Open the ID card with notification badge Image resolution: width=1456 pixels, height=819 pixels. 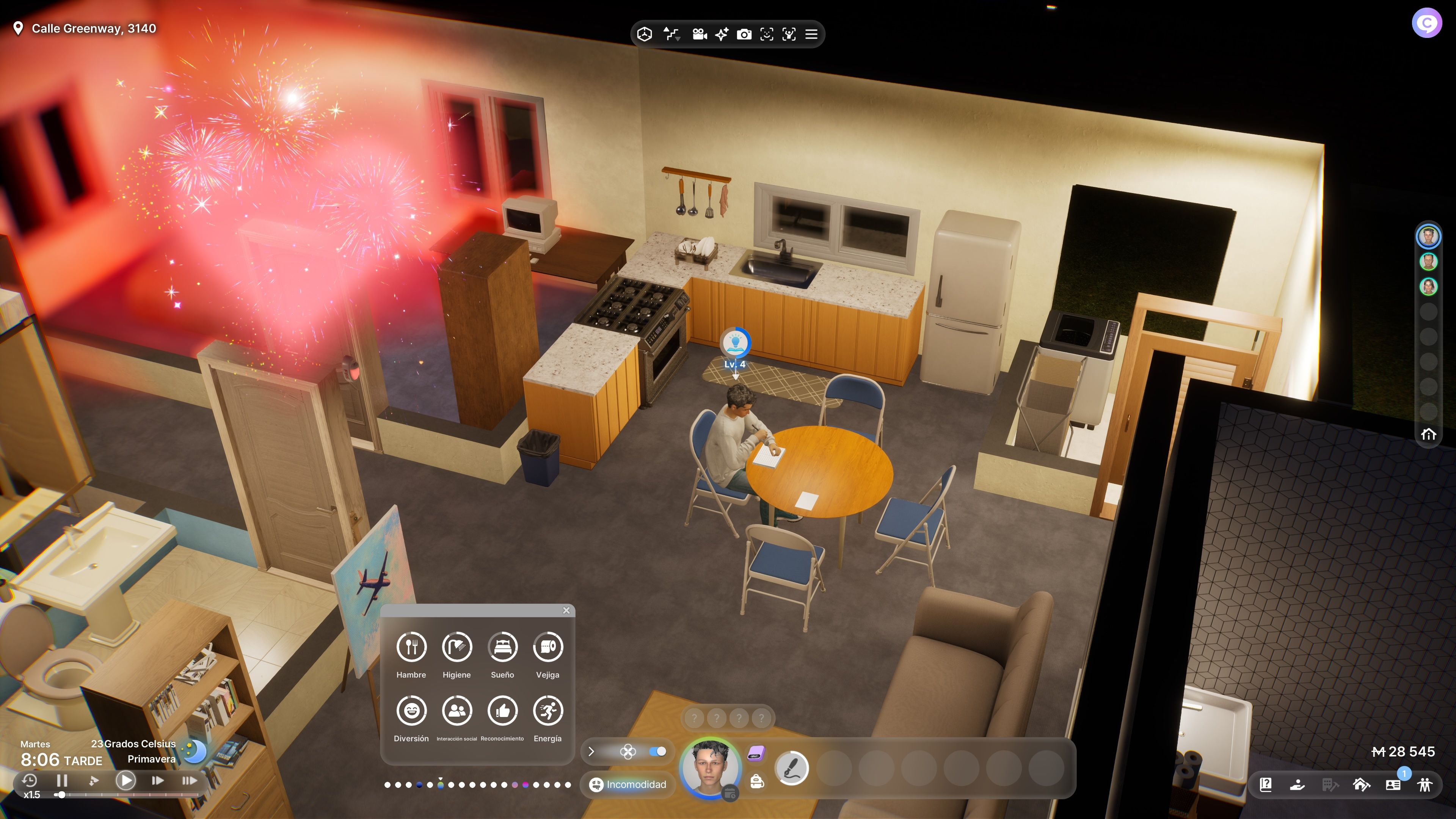[1393, 784]
